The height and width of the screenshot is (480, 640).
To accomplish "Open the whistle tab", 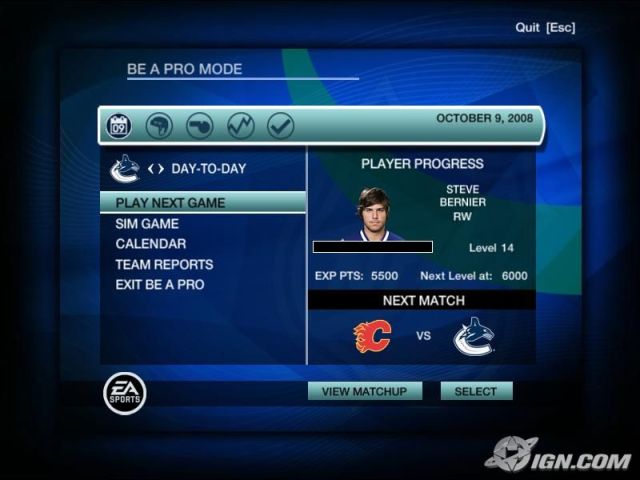I will (199, 126).
